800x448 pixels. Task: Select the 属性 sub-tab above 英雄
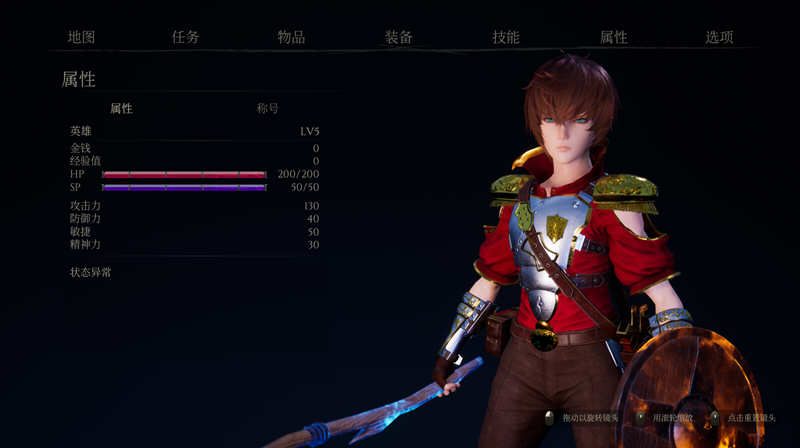121,108
